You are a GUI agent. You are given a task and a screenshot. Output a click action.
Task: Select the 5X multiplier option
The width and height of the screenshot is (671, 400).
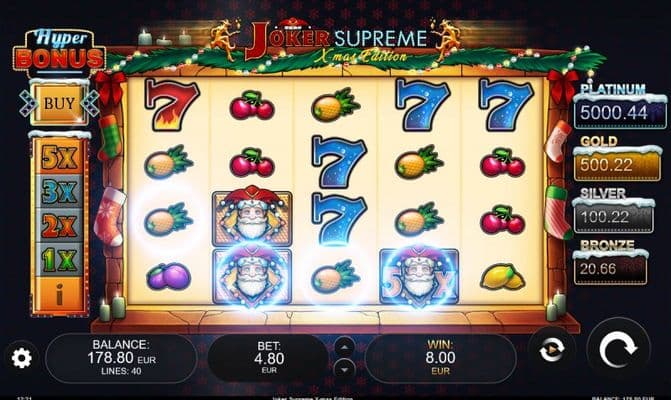tap(59, 159)
